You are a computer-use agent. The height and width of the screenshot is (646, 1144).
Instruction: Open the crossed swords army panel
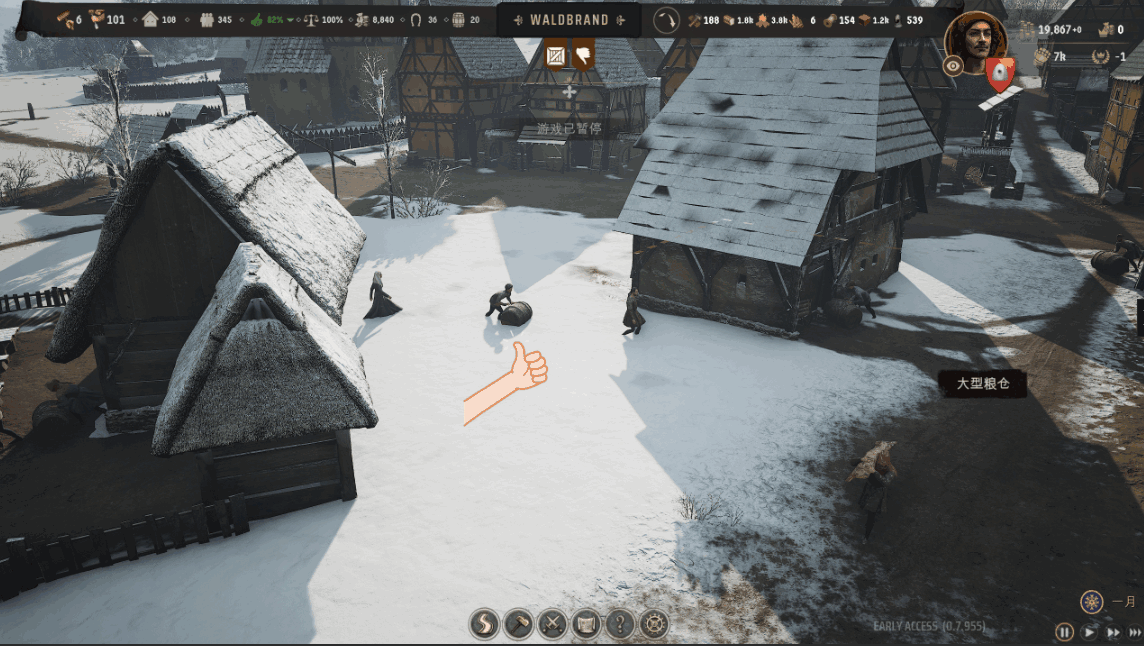[552, 625]
